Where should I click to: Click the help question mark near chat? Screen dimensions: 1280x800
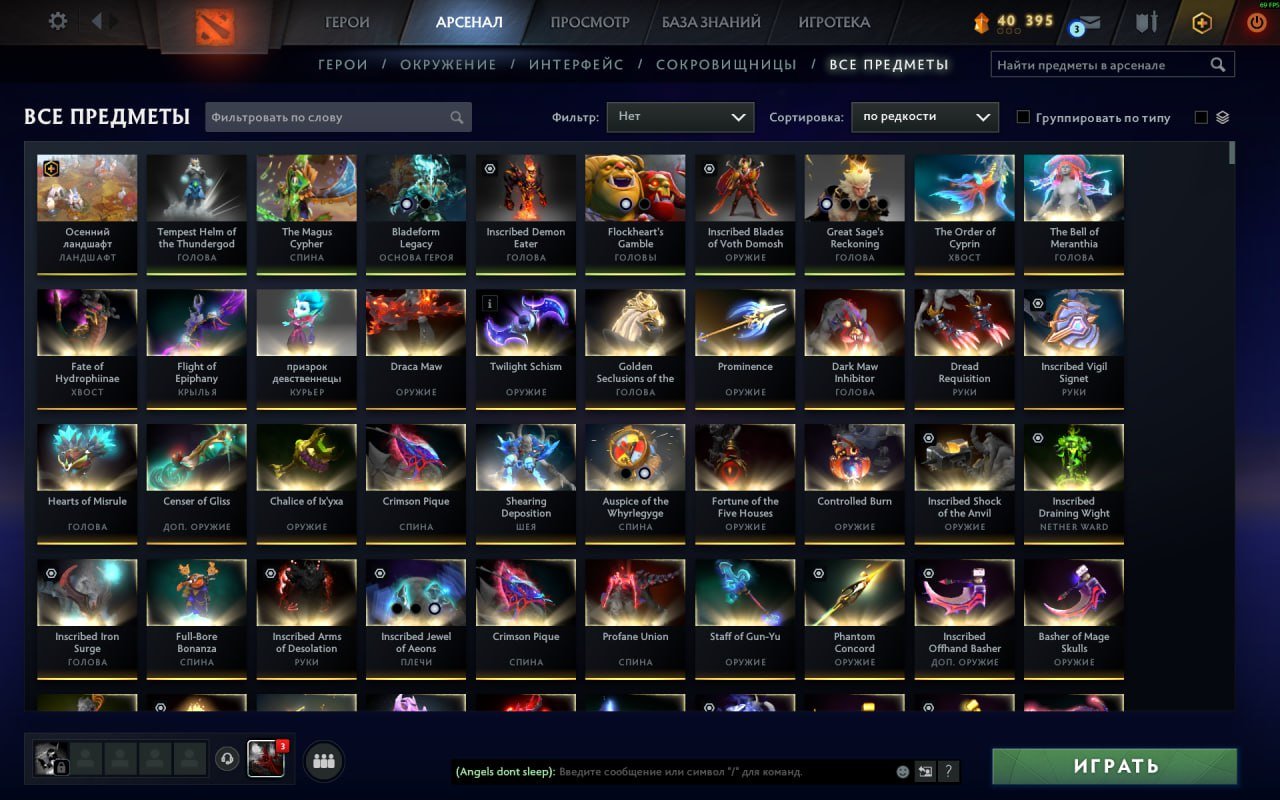(947, 771)
